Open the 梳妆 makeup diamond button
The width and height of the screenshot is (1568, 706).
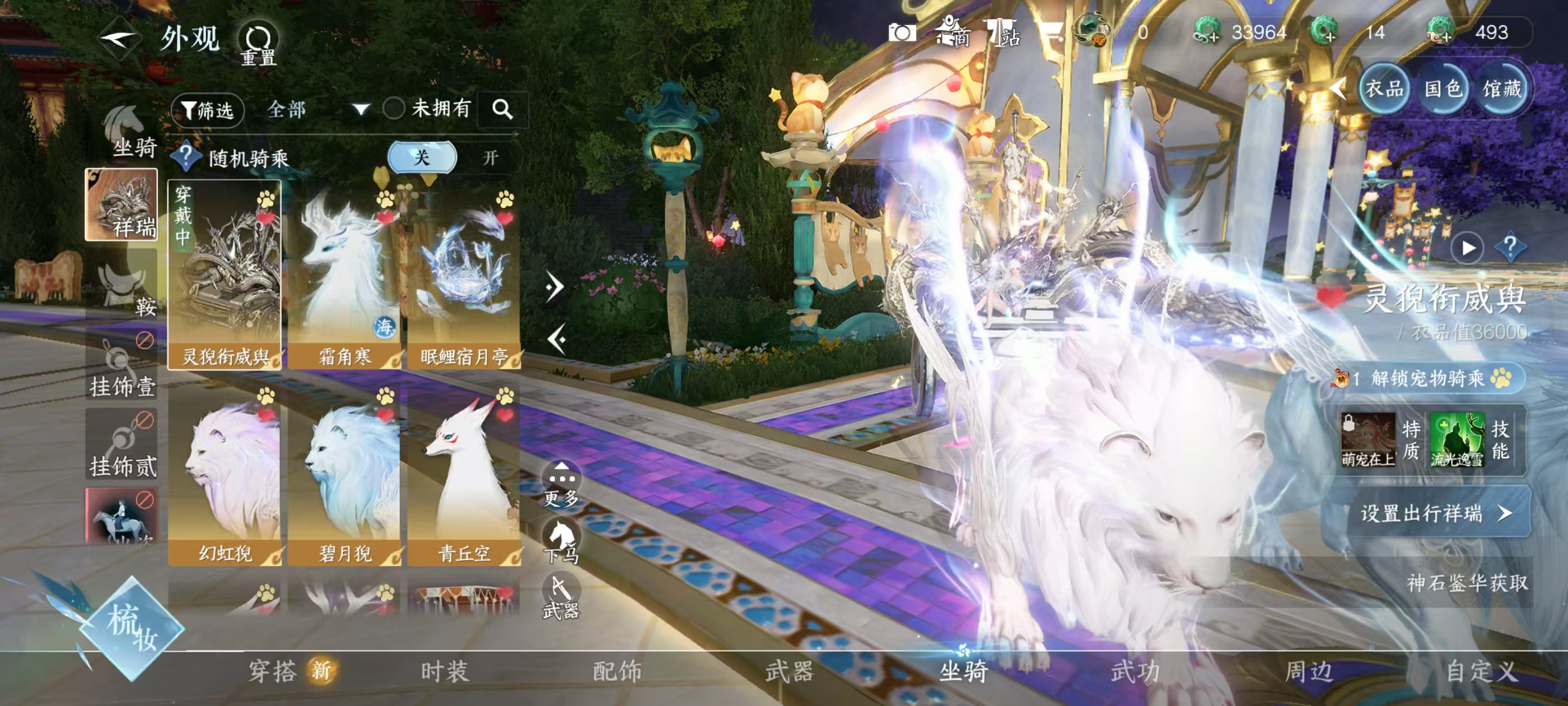[132, 628]
